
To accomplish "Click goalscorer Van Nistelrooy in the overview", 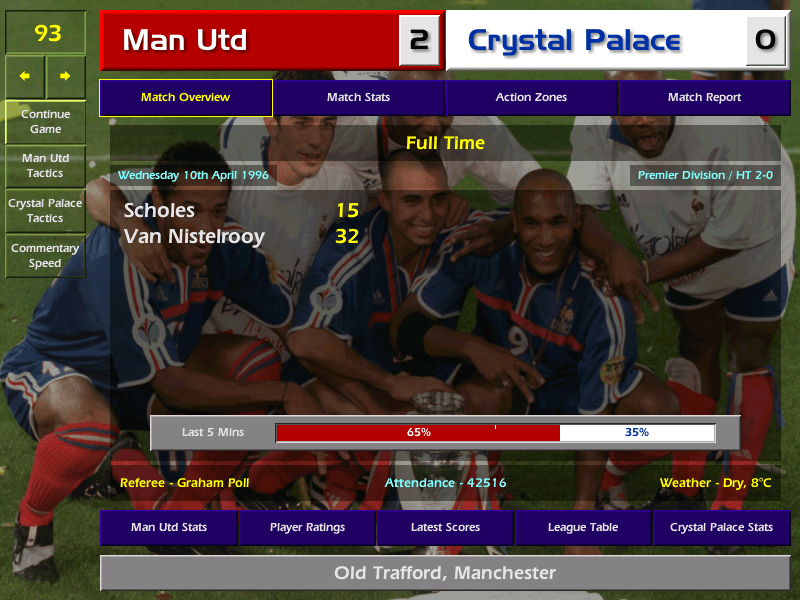I will [194, 237].
